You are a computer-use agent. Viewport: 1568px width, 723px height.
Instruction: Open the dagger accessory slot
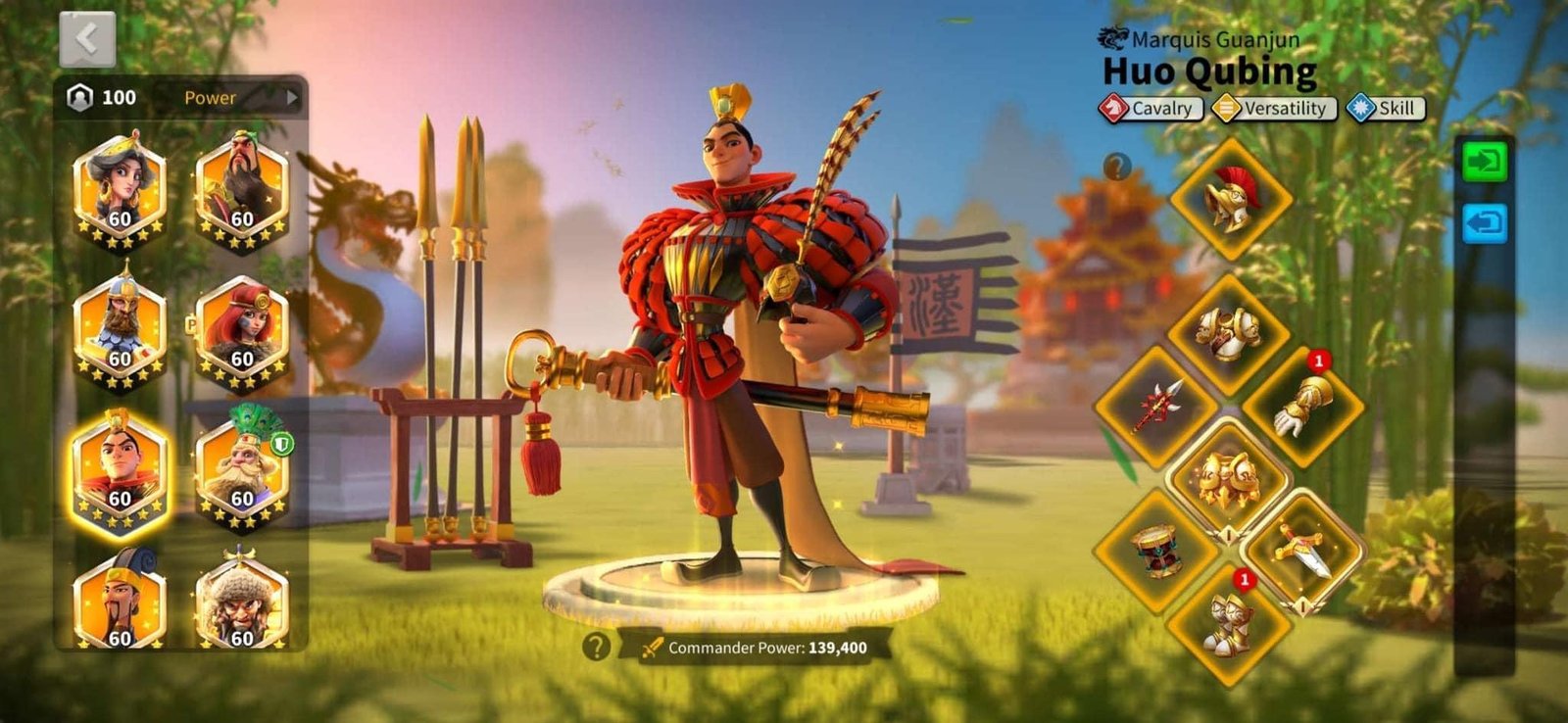click(x=1302, y=552)
